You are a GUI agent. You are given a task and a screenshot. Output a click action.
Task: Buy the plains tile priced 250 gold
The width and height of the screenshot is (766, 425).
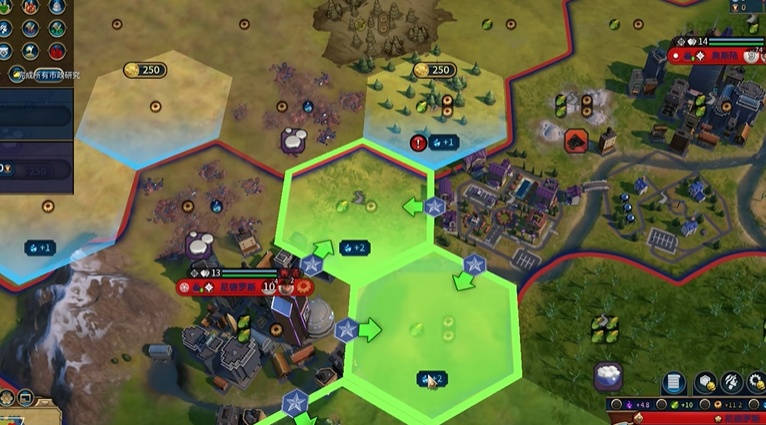pos(145,71)
